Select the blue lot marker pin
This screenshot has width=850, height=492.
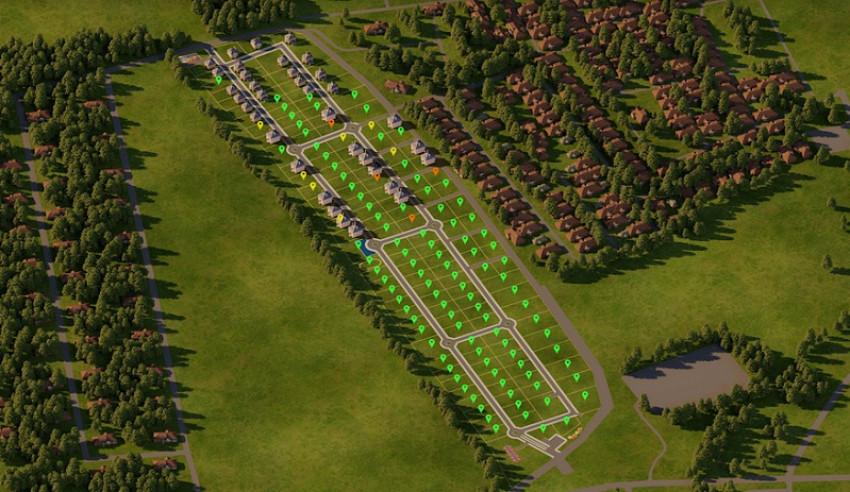tap(360, 243)
